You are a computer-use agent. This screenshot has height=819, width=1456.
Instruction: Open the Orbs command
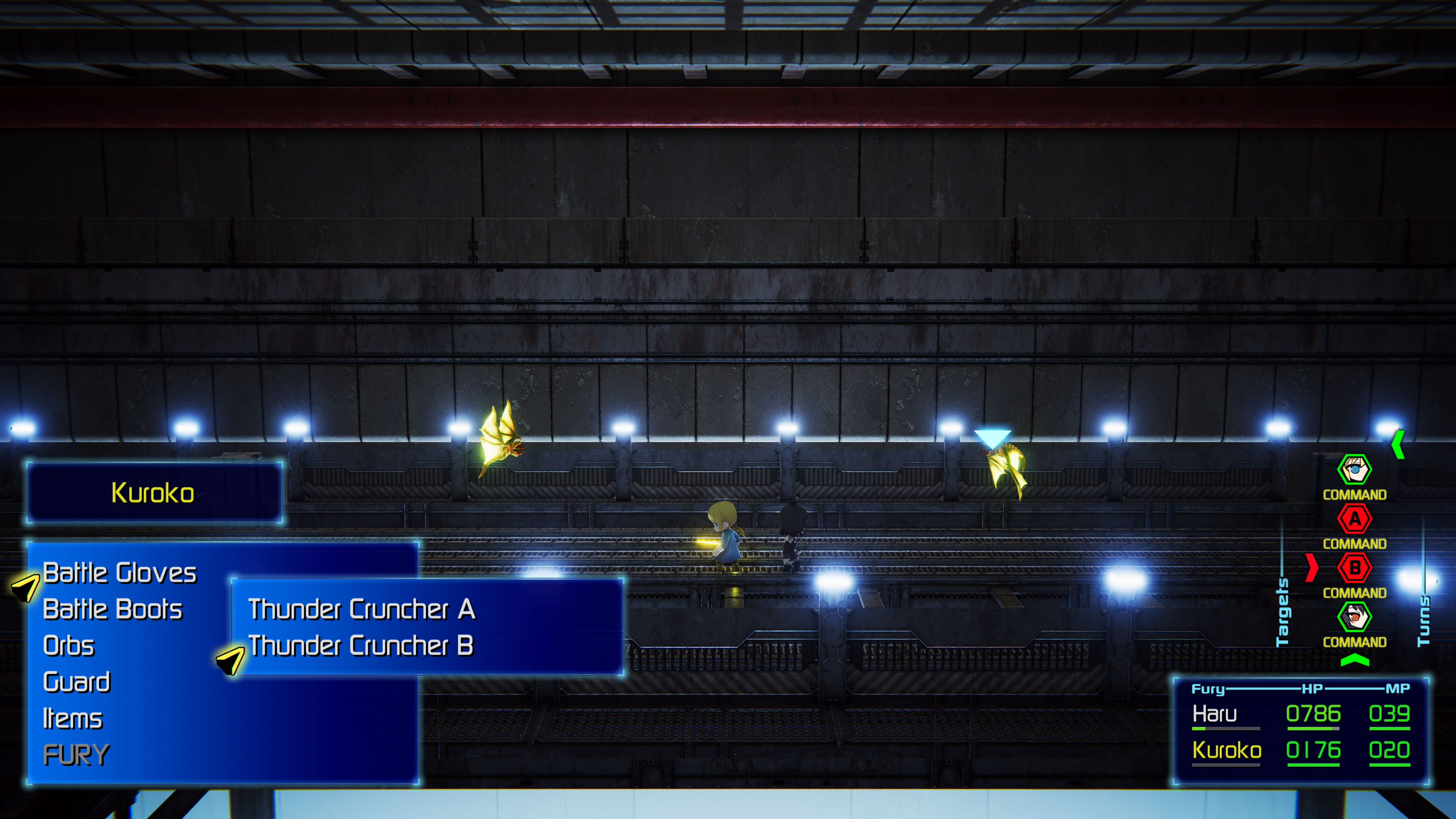point(68,645)
